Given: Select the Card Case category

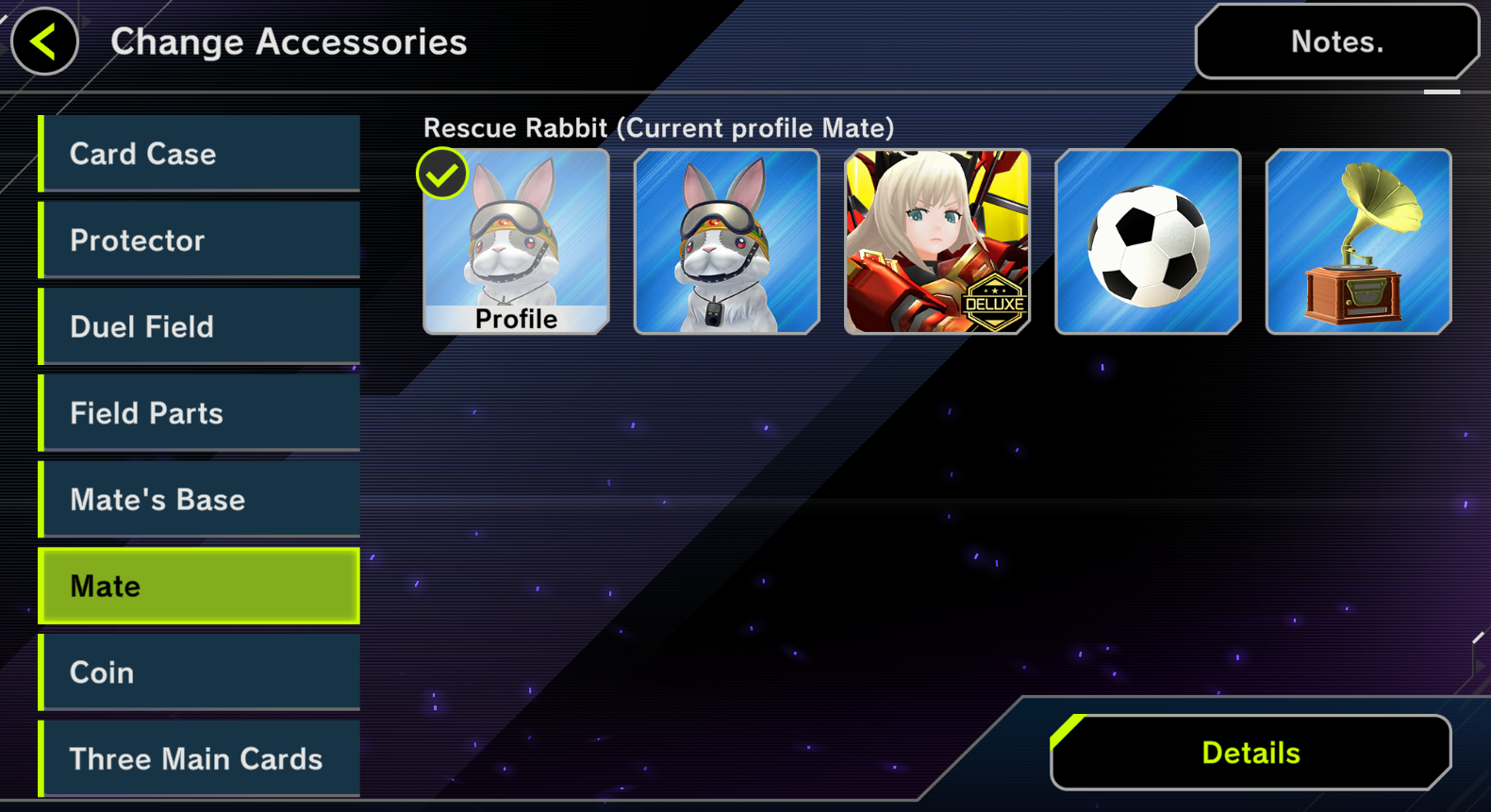Looking at the screenshot, I should point(200,154).
